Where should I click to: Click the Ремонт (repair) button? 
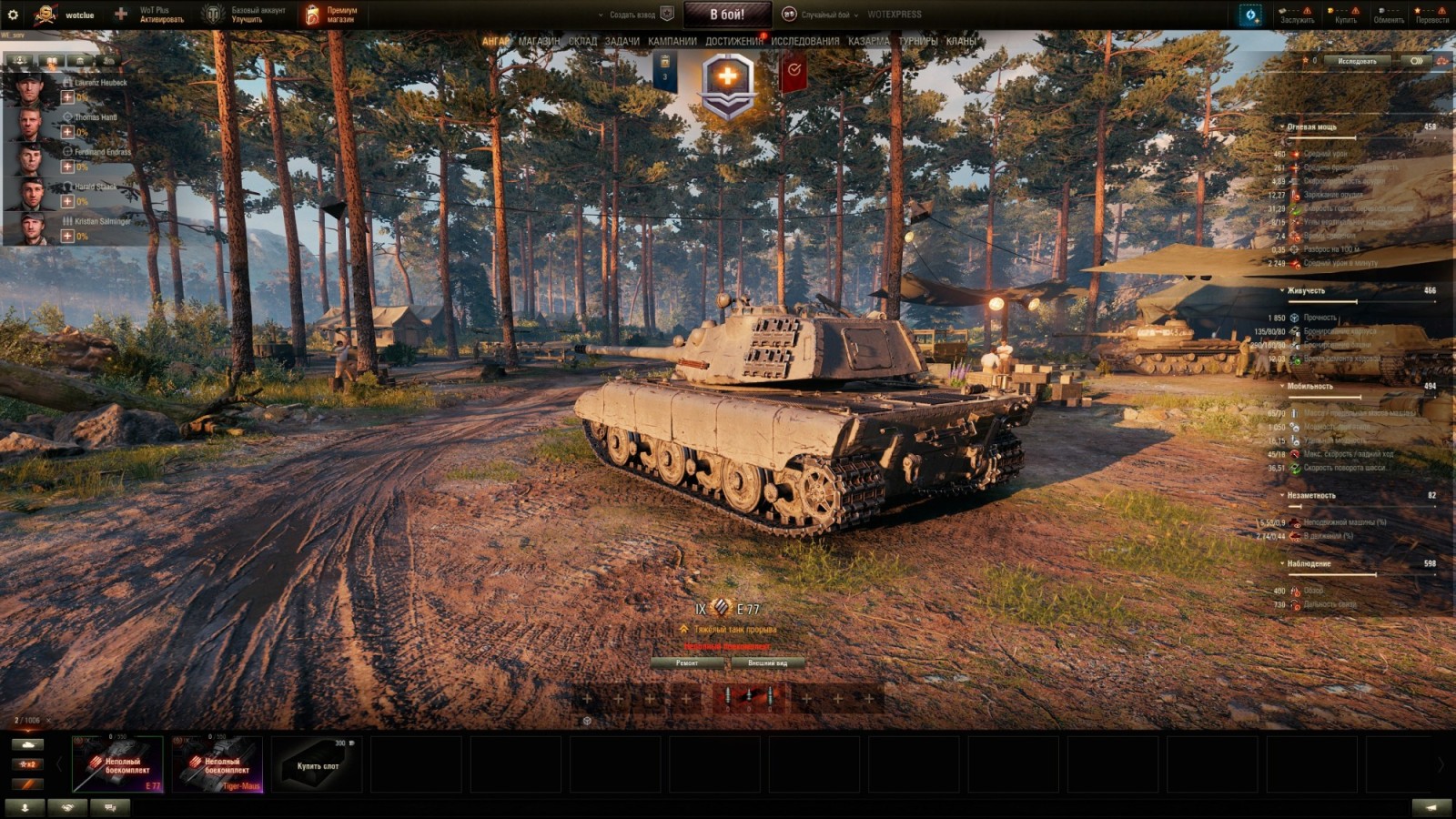tap(688, 663)
